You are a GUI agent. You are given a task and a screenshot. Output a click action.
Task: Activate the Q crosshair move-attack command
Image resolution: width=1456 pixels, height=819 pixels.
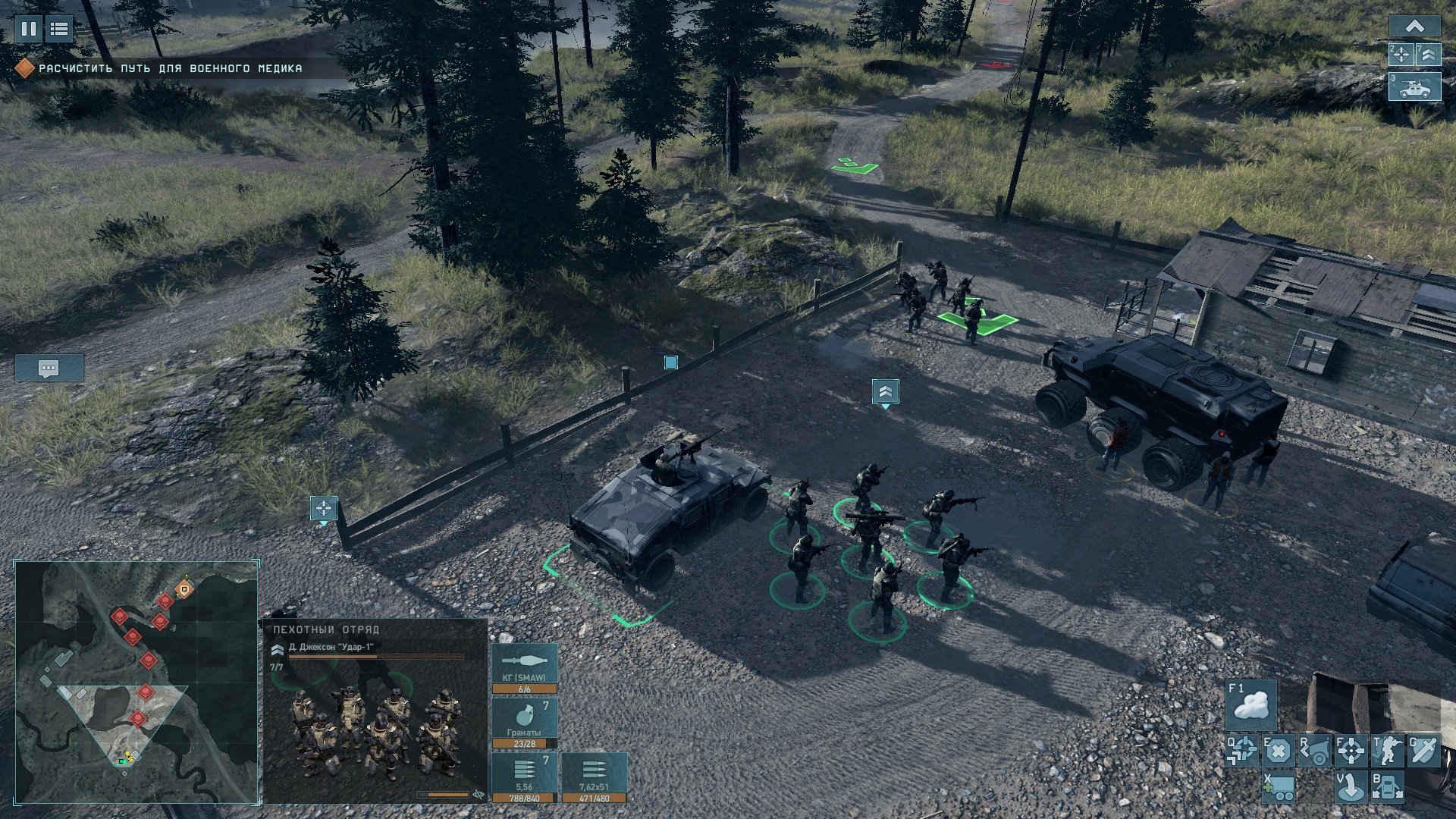click(x=1241, y=751)
